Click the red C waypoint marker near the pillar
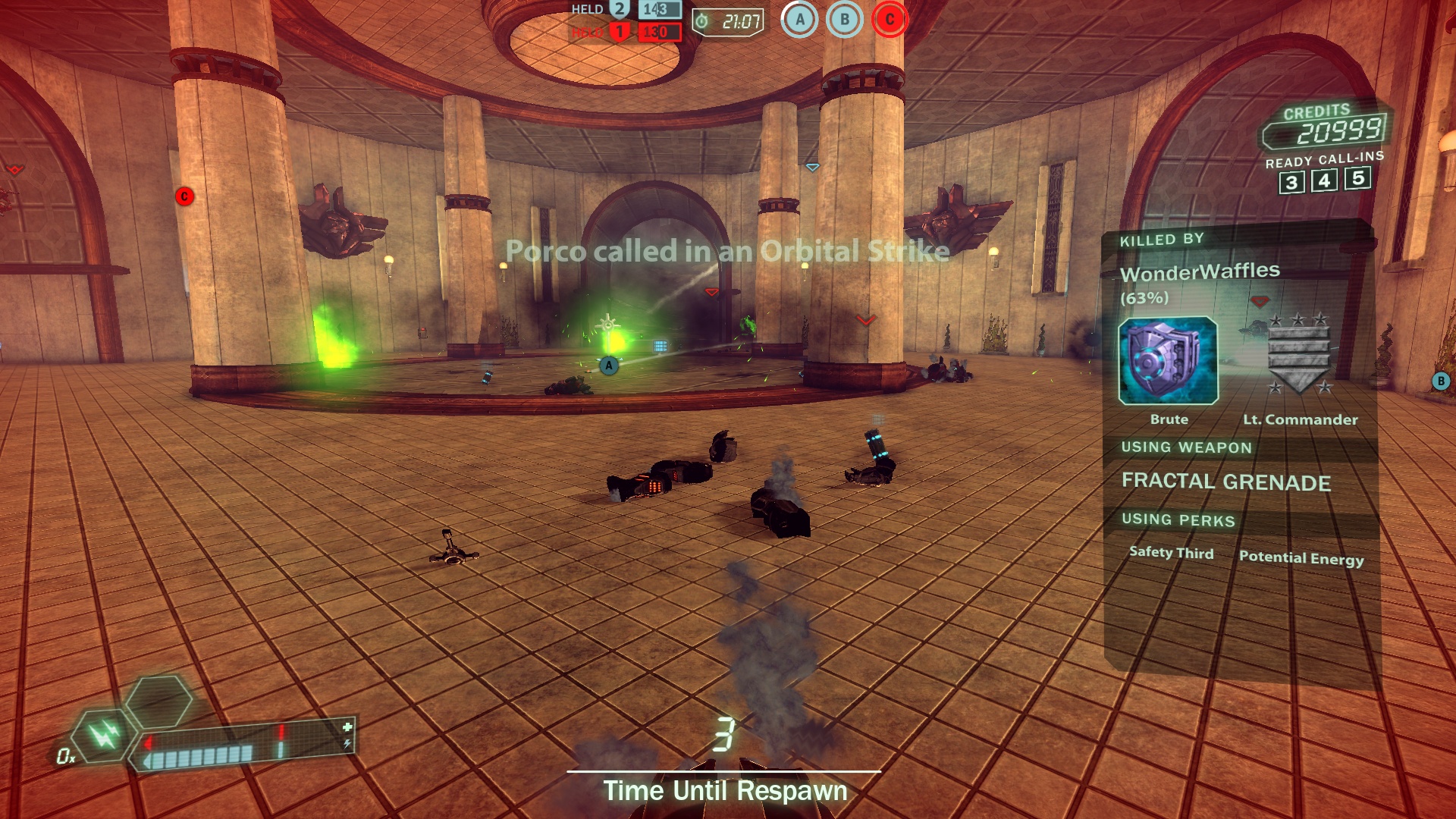1456x819 pixels. (184, 196)
